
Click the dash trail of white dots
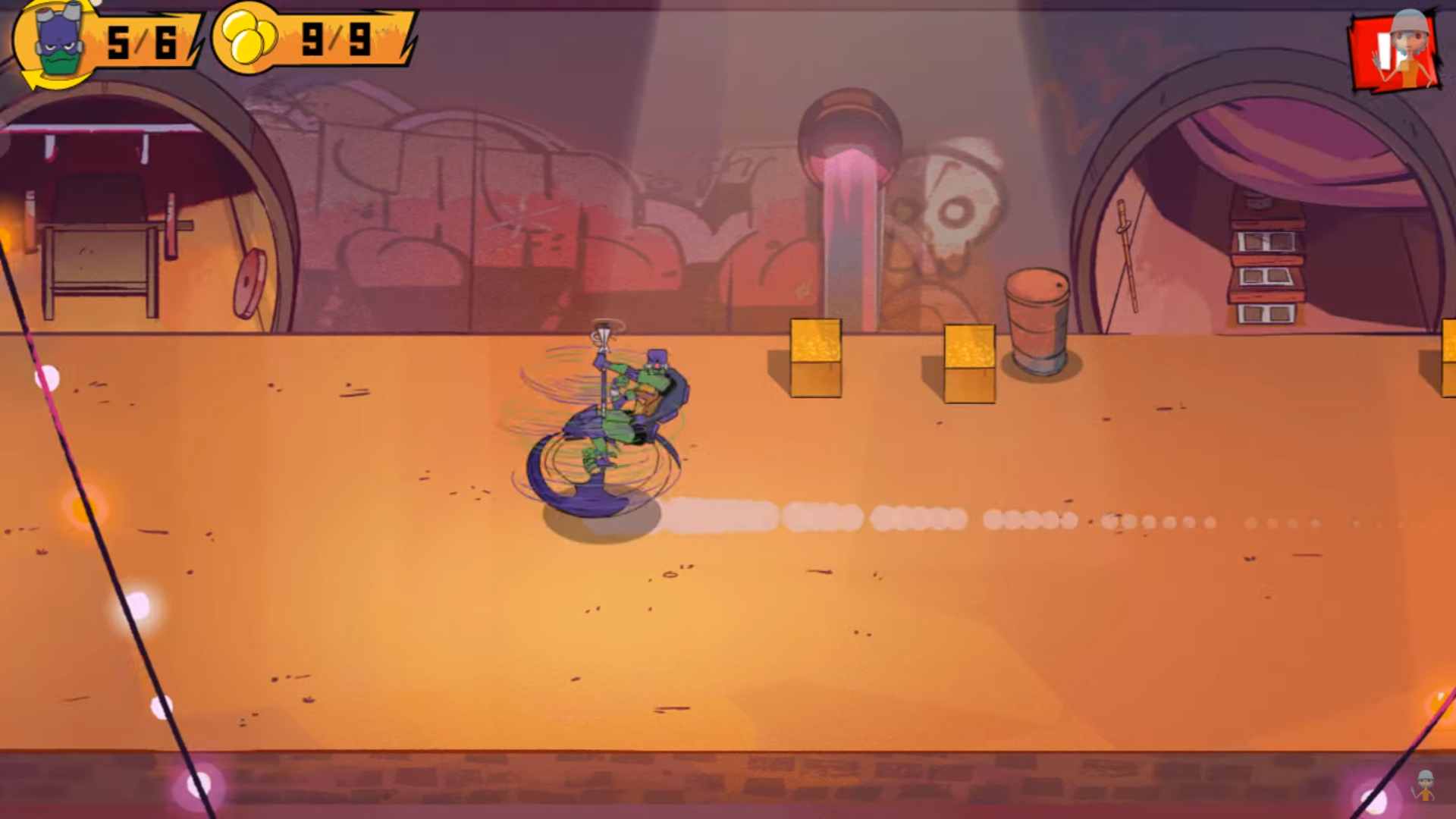872,516
